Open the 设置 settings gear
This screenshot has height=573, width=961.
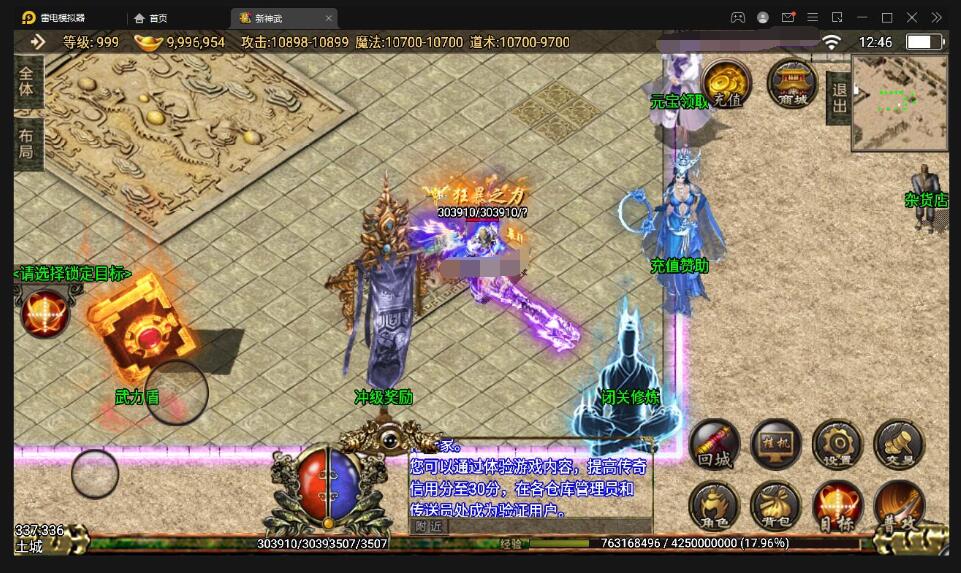tap(837, 444)
